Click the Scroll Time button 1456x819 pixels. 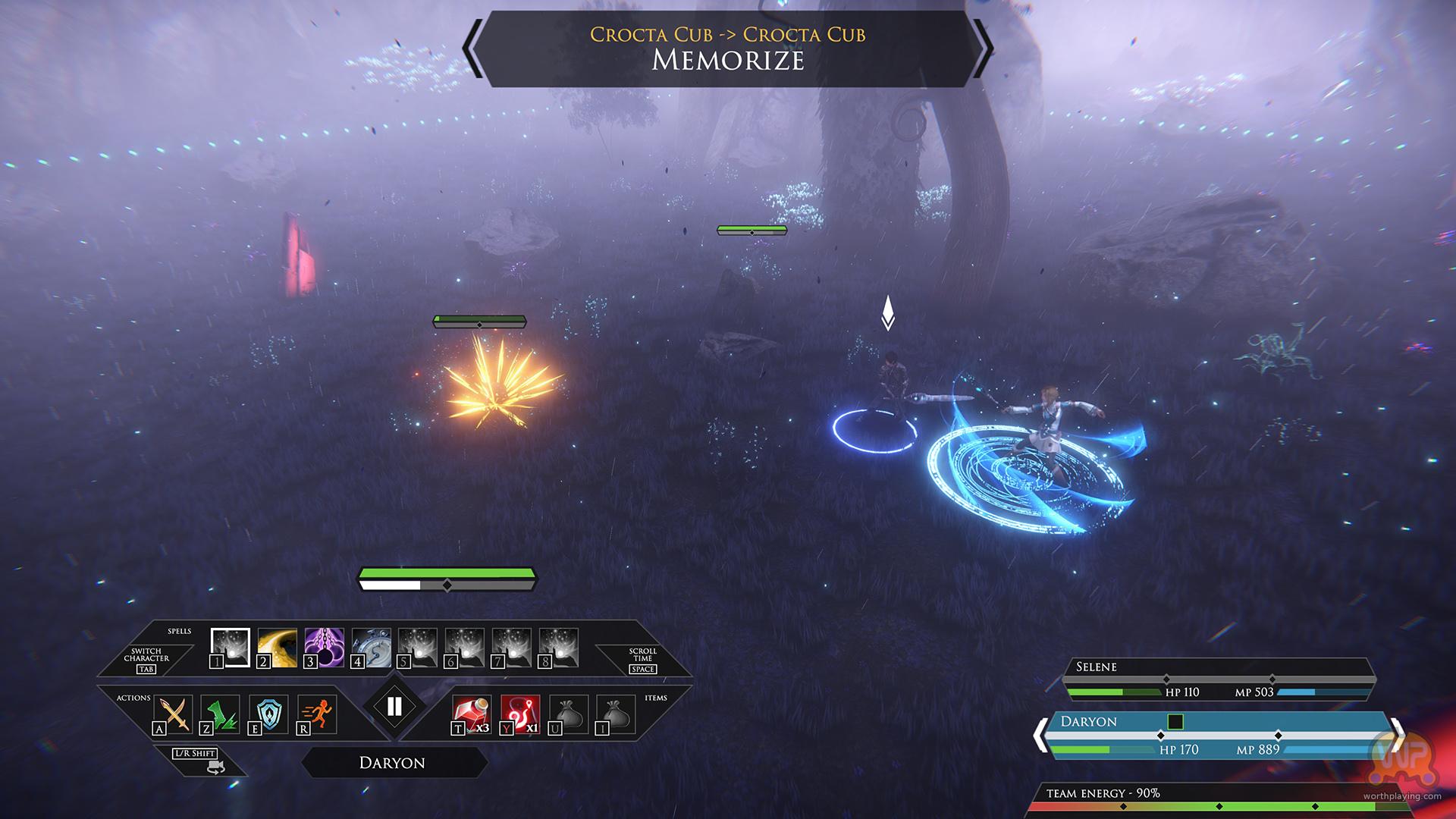point(642,660)
